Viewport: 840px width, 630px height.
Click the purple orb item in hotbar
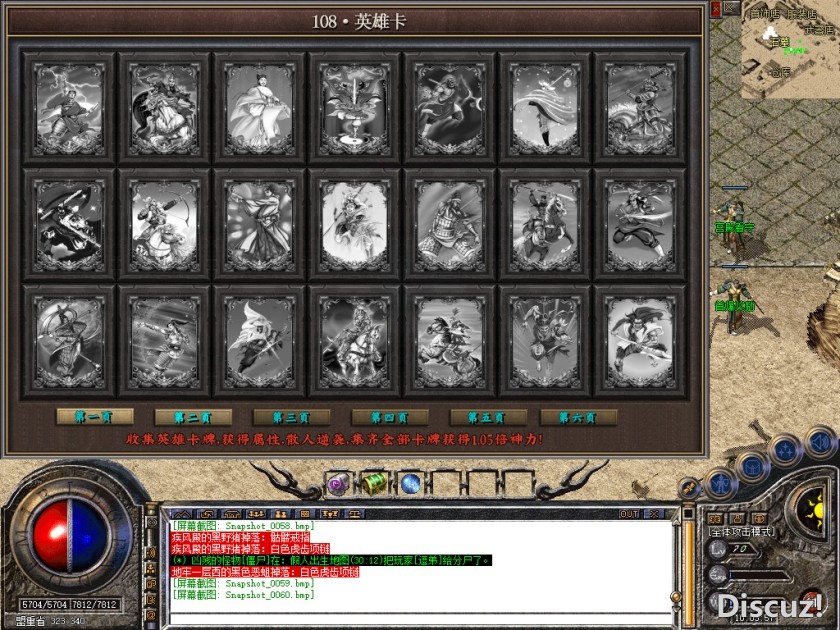click(x=338, y=485)
